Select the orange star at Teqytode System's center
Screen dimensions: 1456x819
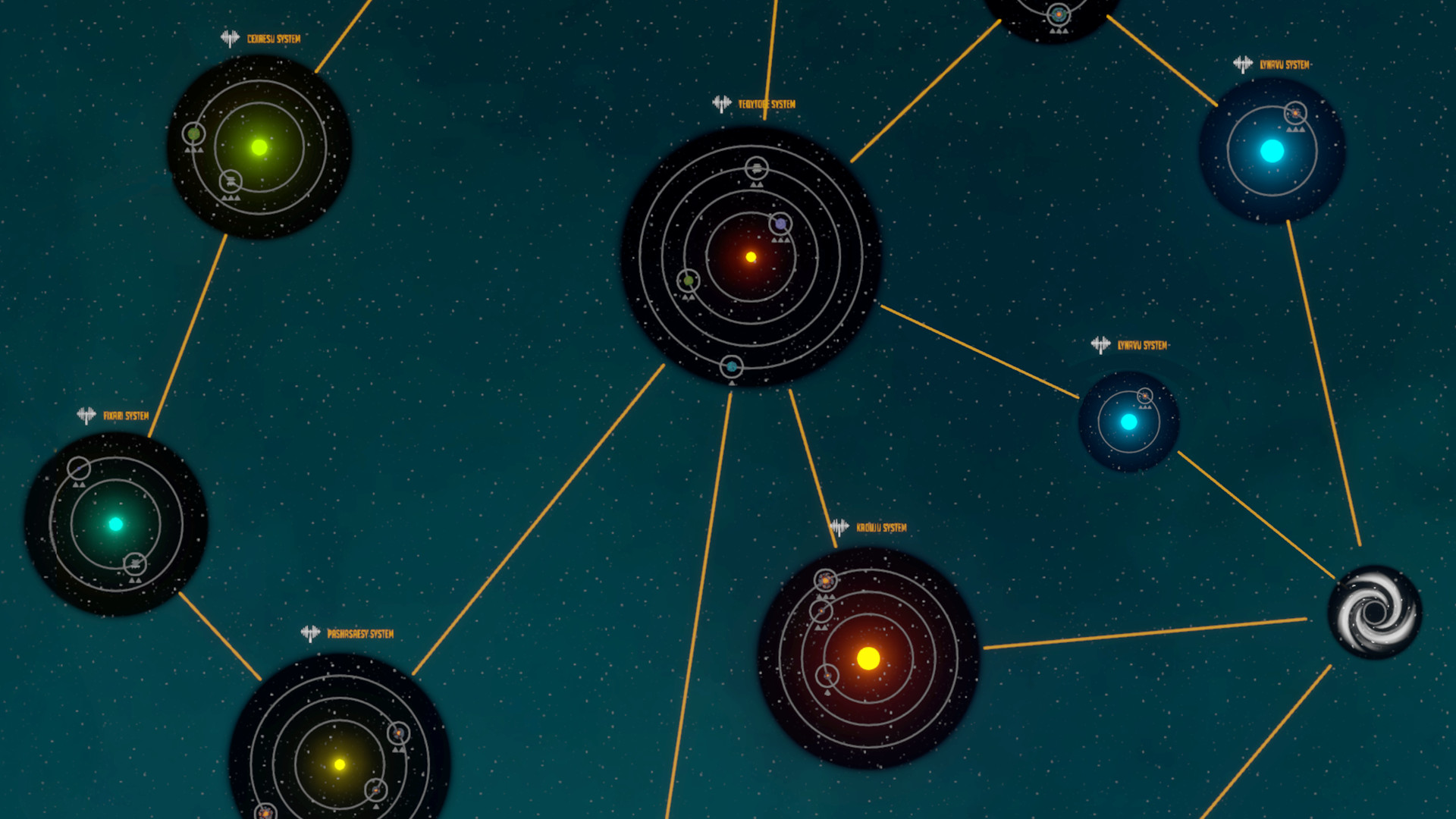pos(749,256)
